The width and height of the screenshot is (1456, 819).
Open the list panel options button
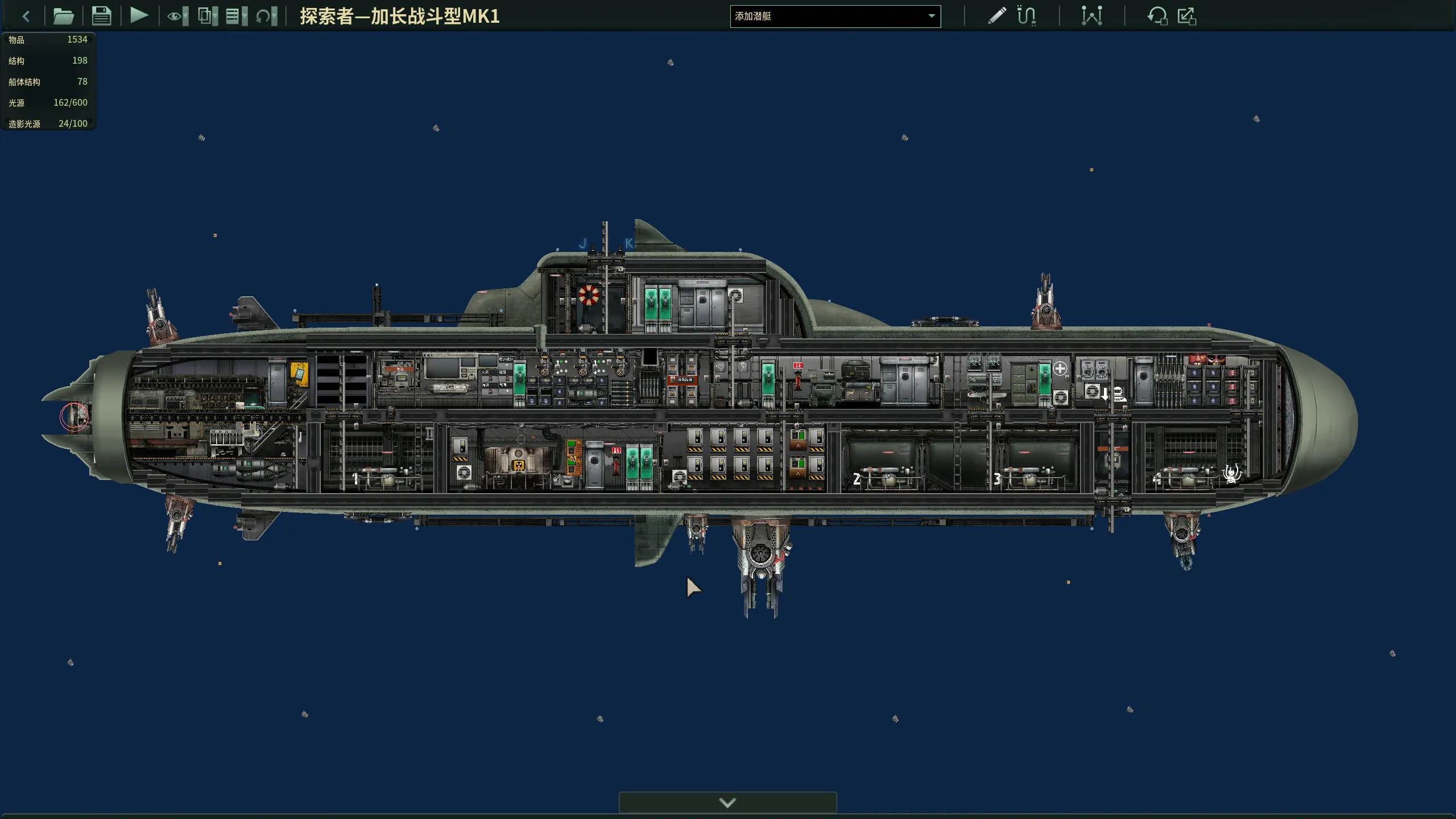pos(236,16)
